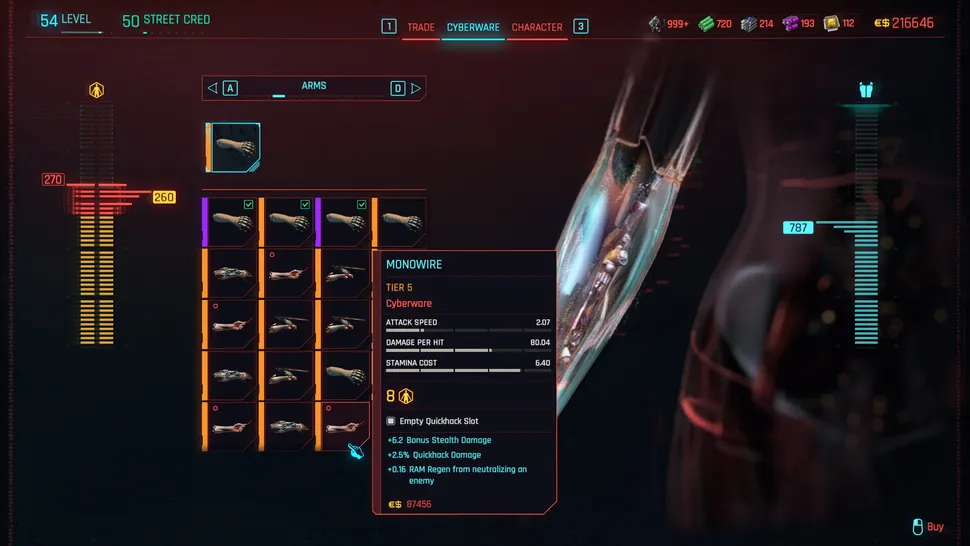The width and height of the screenshot is (970, 546).
Task: Choose the highlighted Monowire item slot
Action: (x=344, y=426)
